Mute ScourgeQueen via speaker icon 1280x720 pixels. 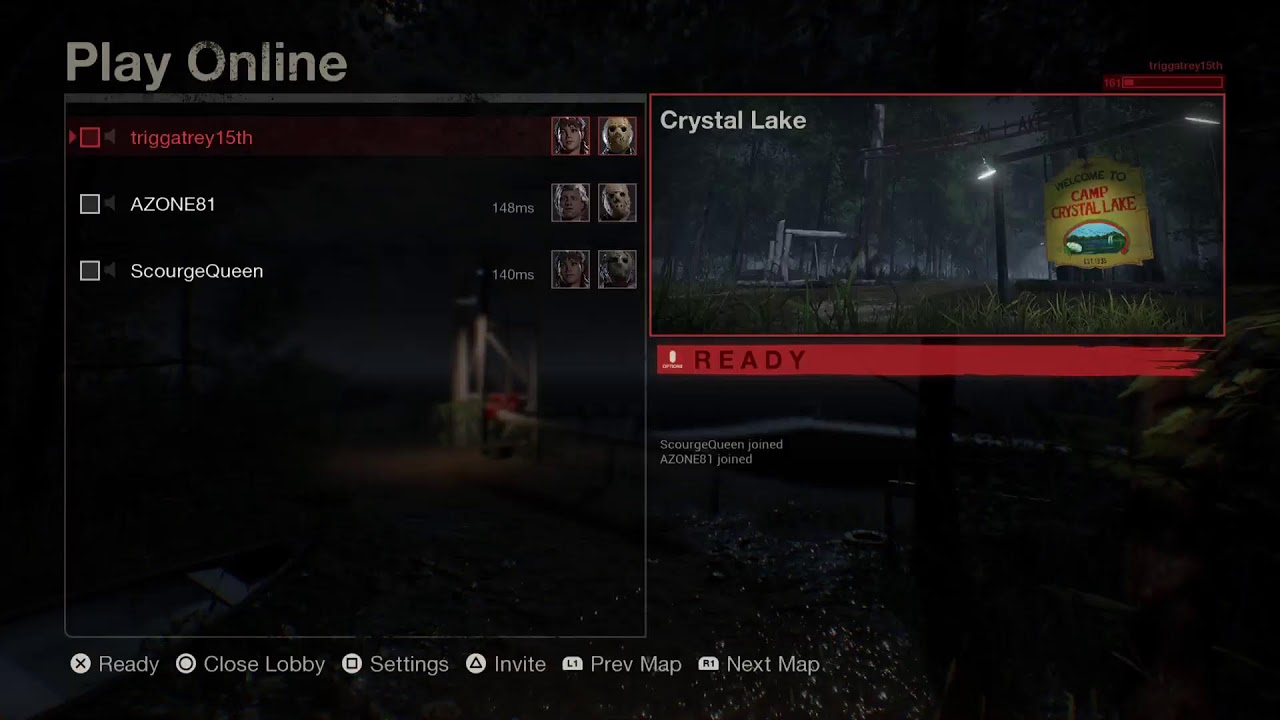(110, 271)
